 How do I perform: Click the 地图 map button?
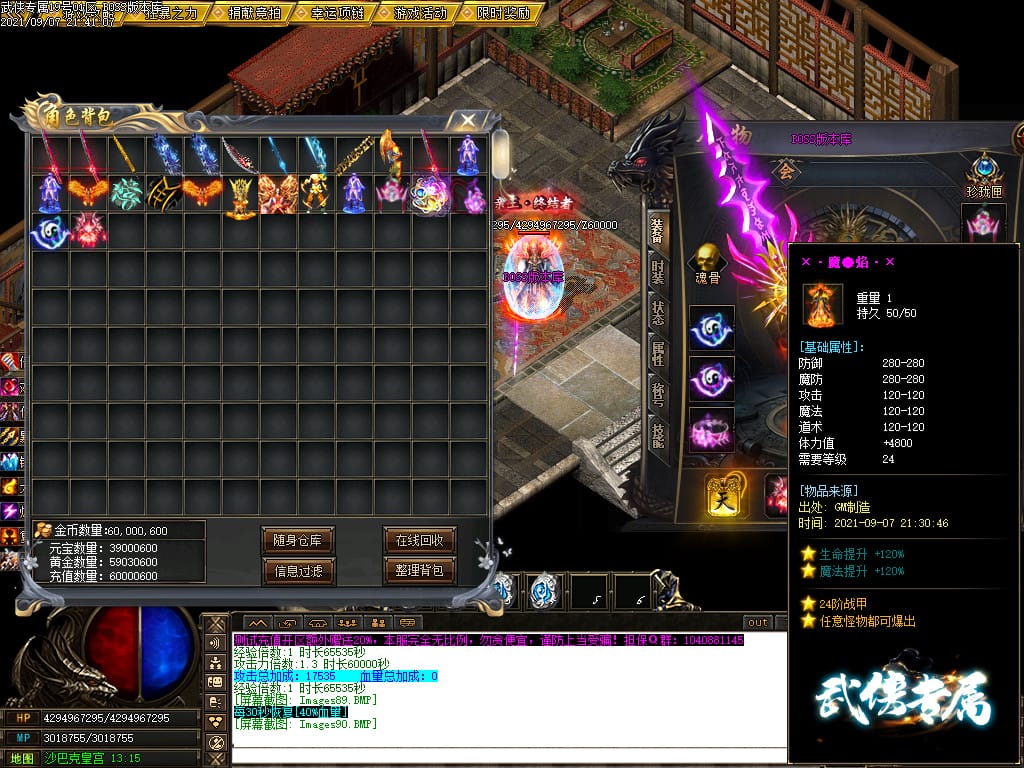22,758
